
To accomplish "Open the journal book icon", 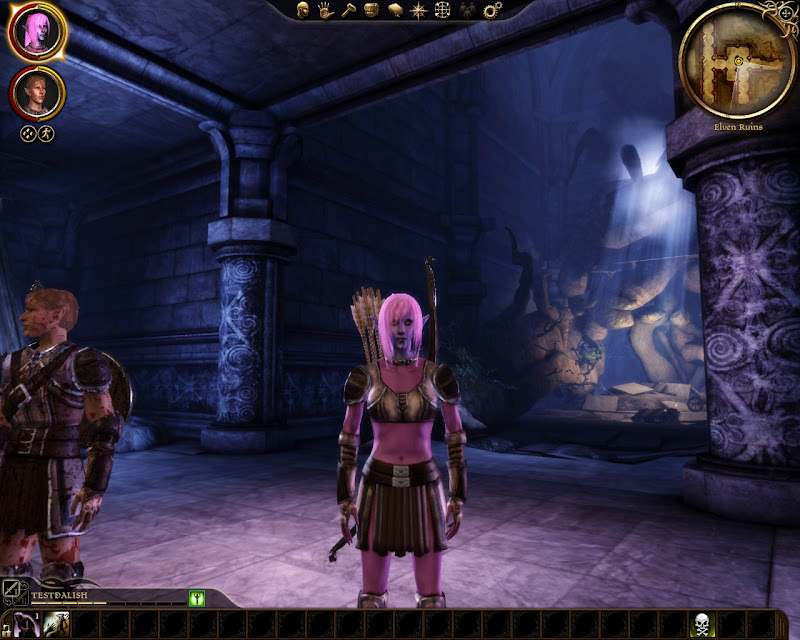I will [394, 10].
